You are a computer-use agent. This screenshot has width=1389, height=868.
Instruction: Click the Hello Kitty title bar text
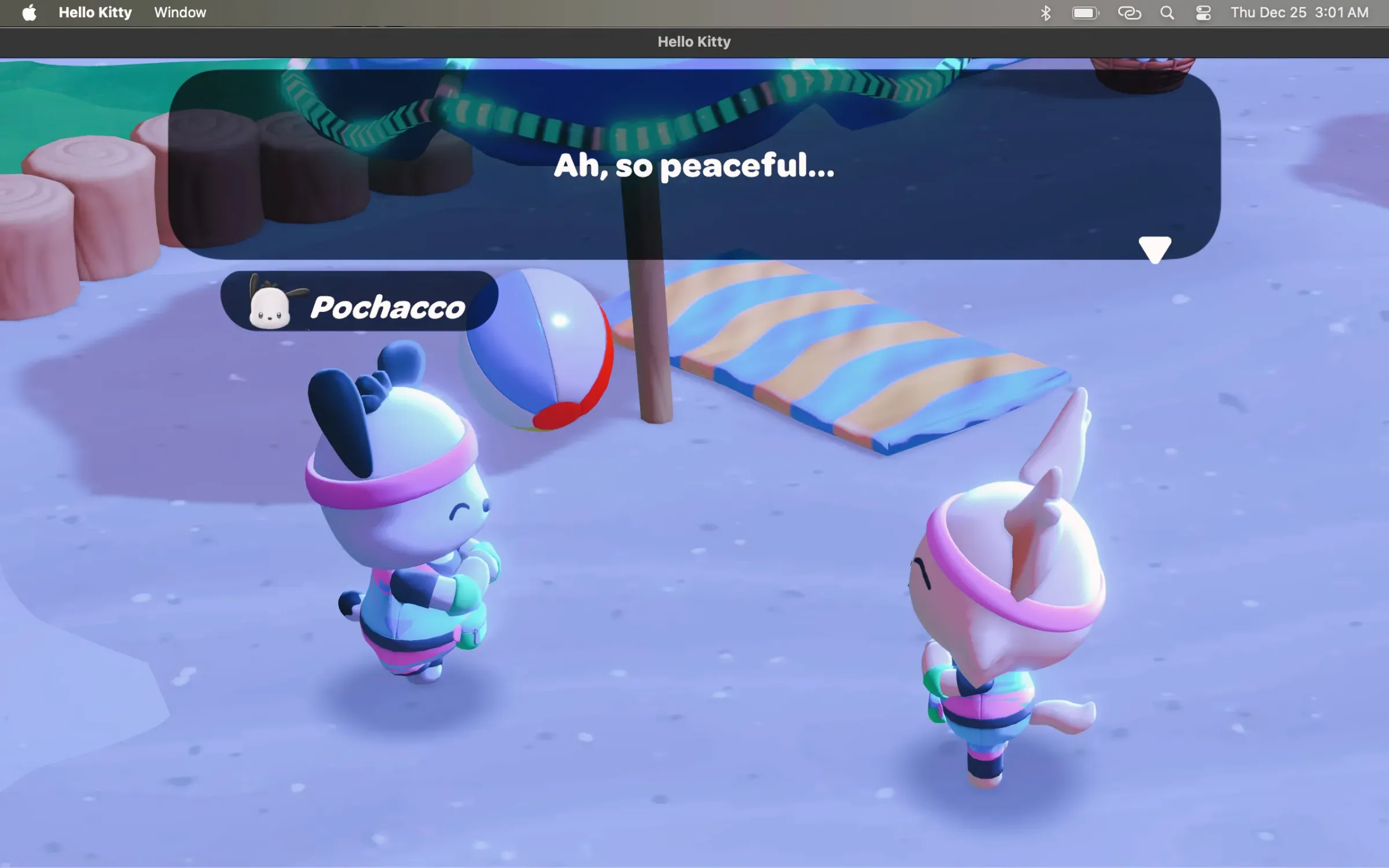coord(694,41)
